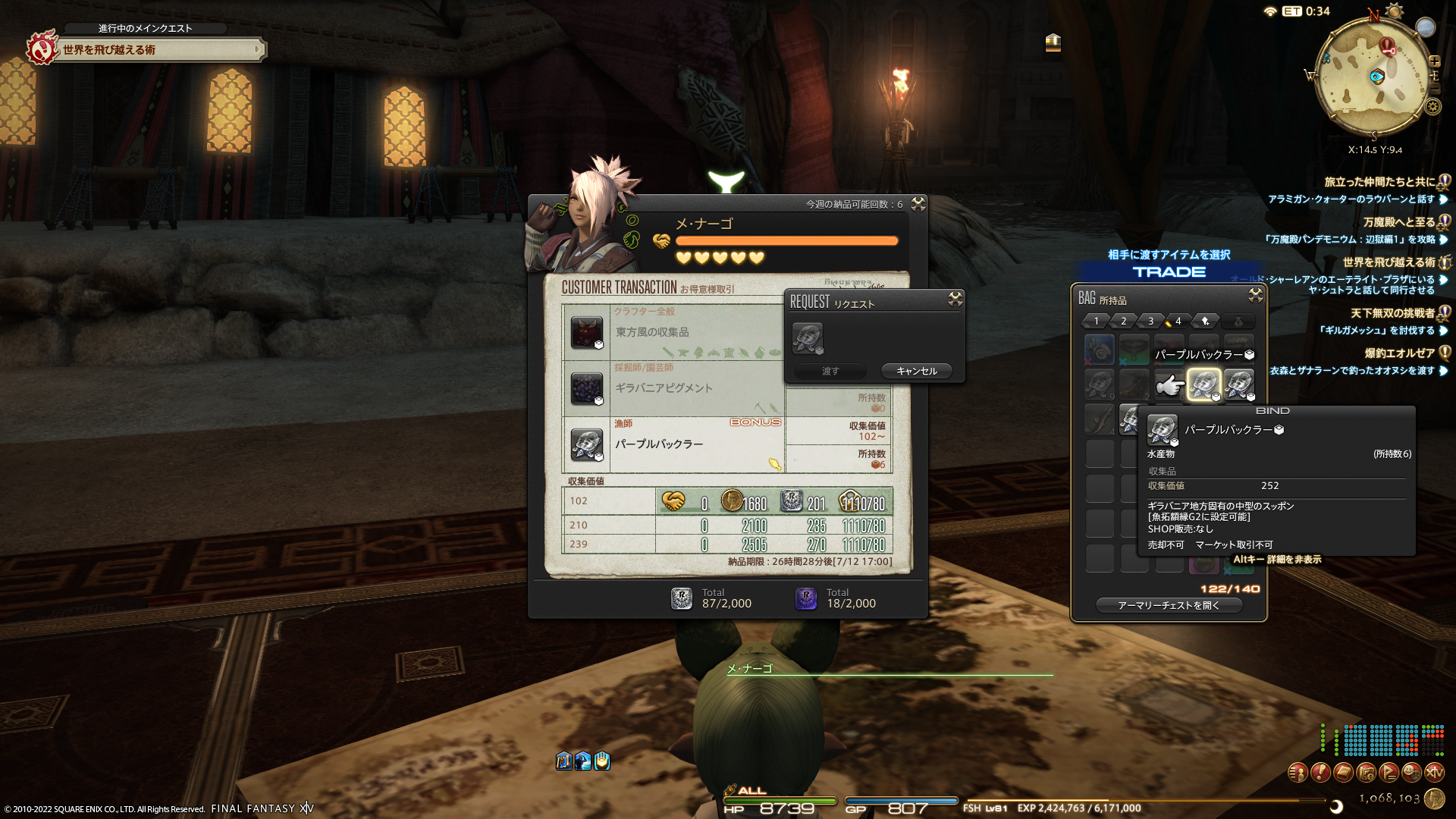Close the customer transaction window

918,204
